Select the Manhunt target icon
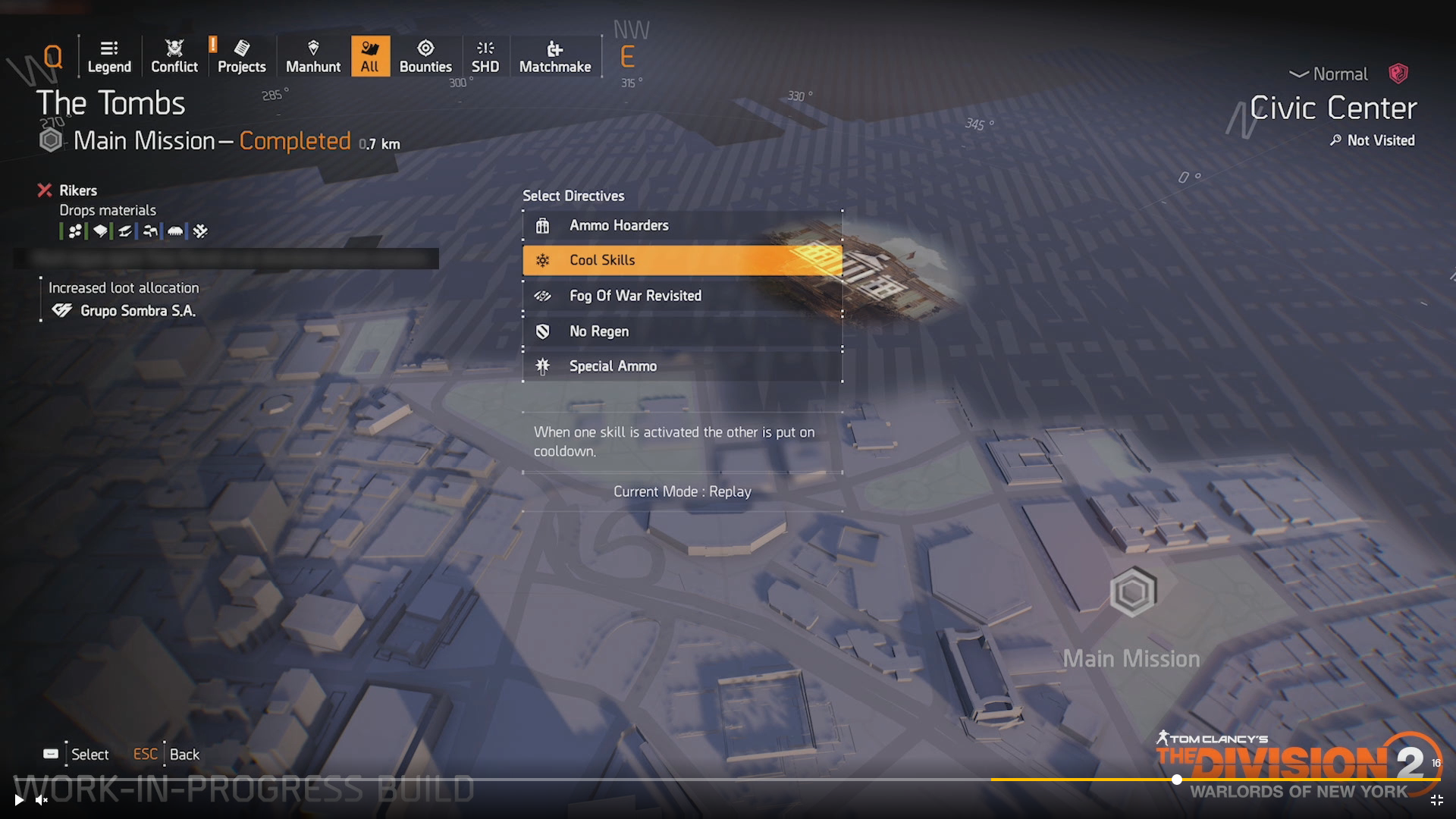This screenshot has height=819, width=1456. click(x=312, y=47)
